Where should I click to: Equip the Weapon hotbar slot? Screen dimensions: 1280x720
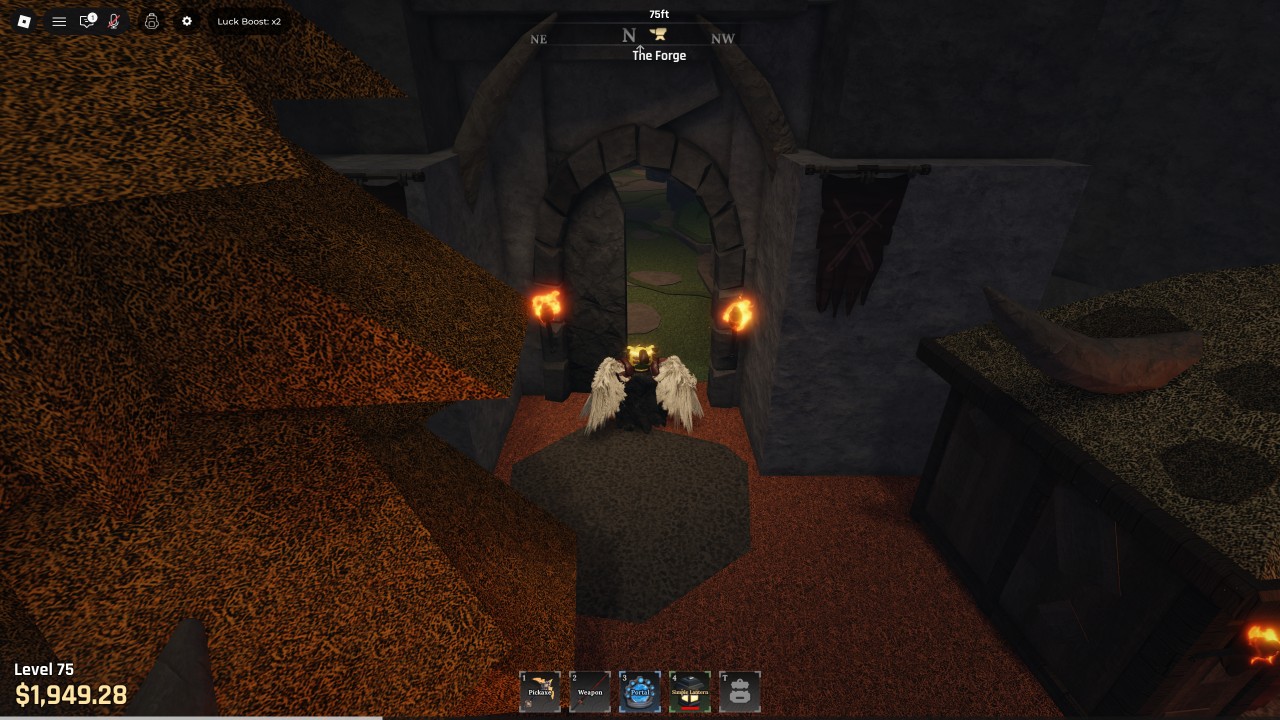tap(590, 691)
